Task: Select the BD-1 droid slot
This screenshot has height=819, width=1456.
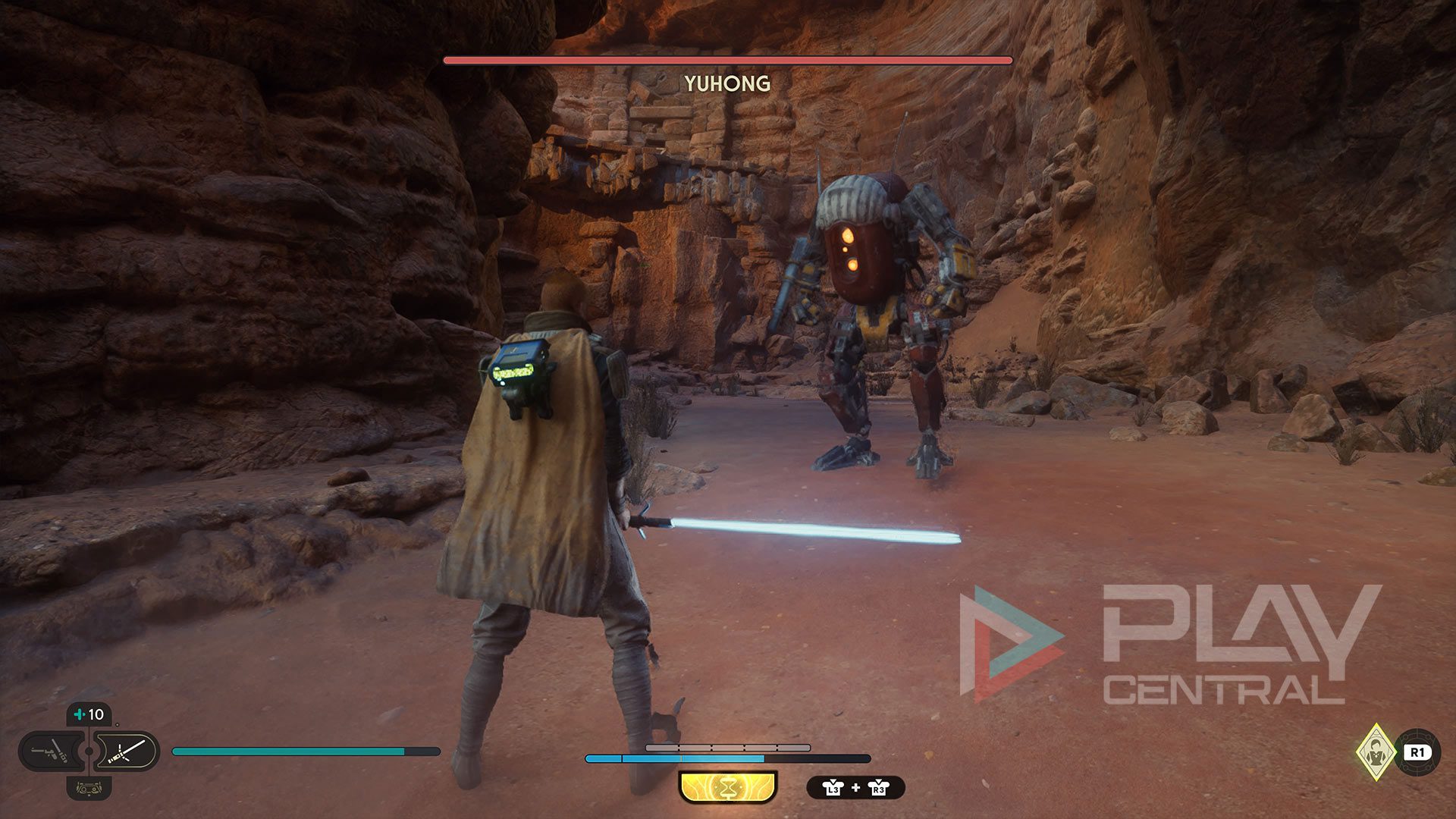Action: (89, 788)
